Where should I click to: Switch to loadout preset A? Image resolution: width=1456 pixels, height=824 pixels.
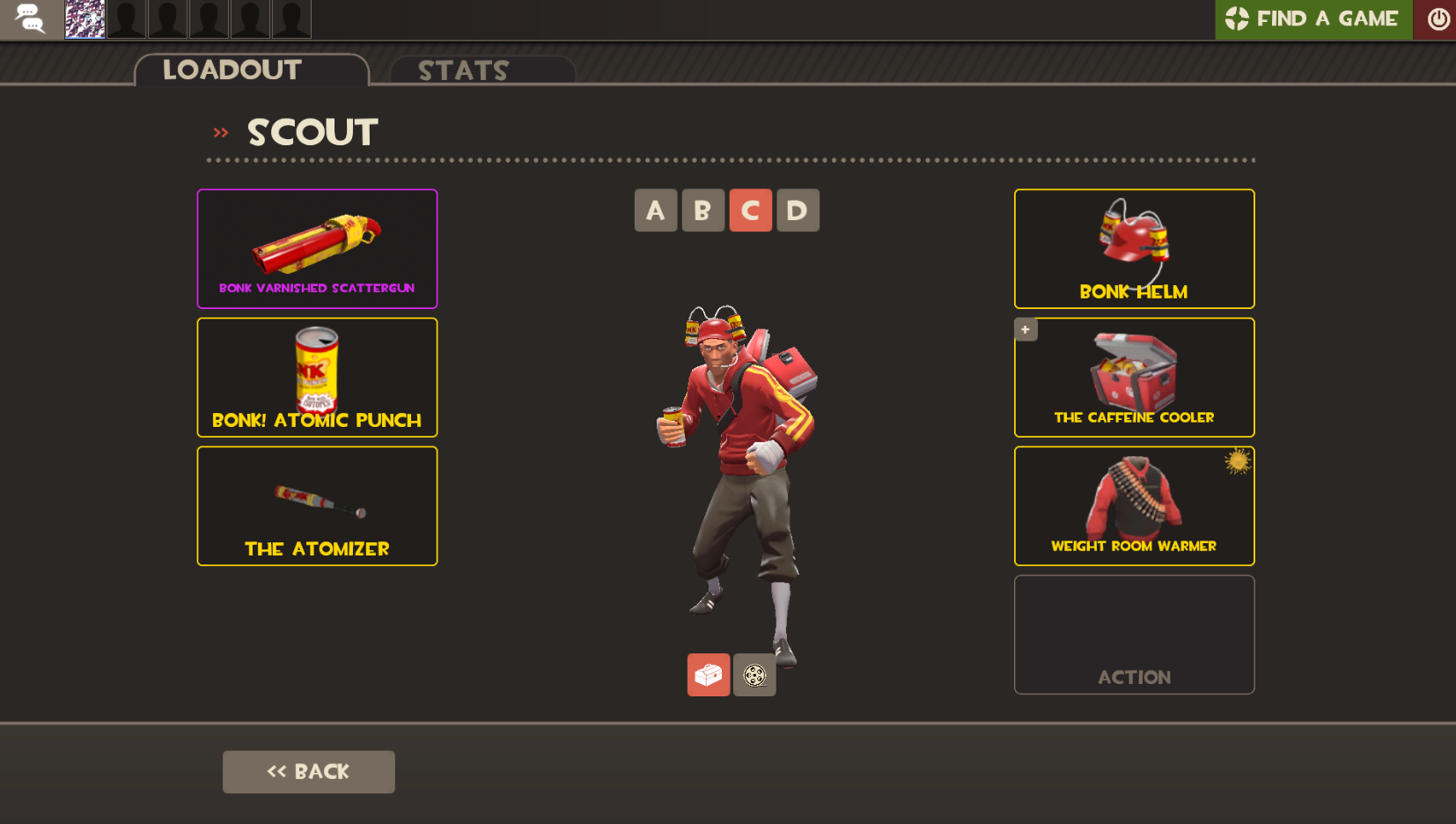[656, 210]
